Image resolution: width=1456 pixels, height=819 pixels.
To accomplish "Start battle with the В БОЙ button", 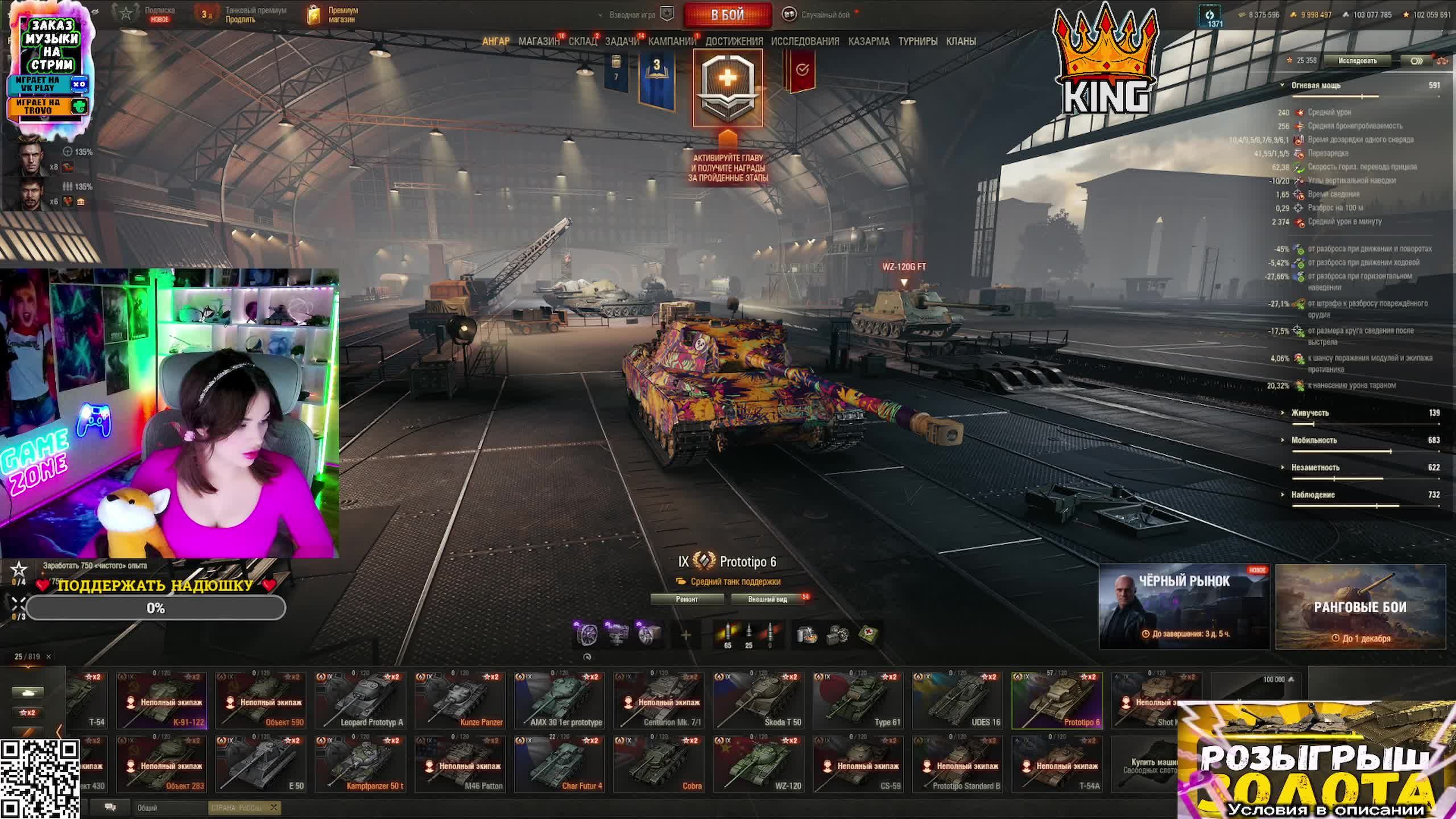I will pos(727,15).
